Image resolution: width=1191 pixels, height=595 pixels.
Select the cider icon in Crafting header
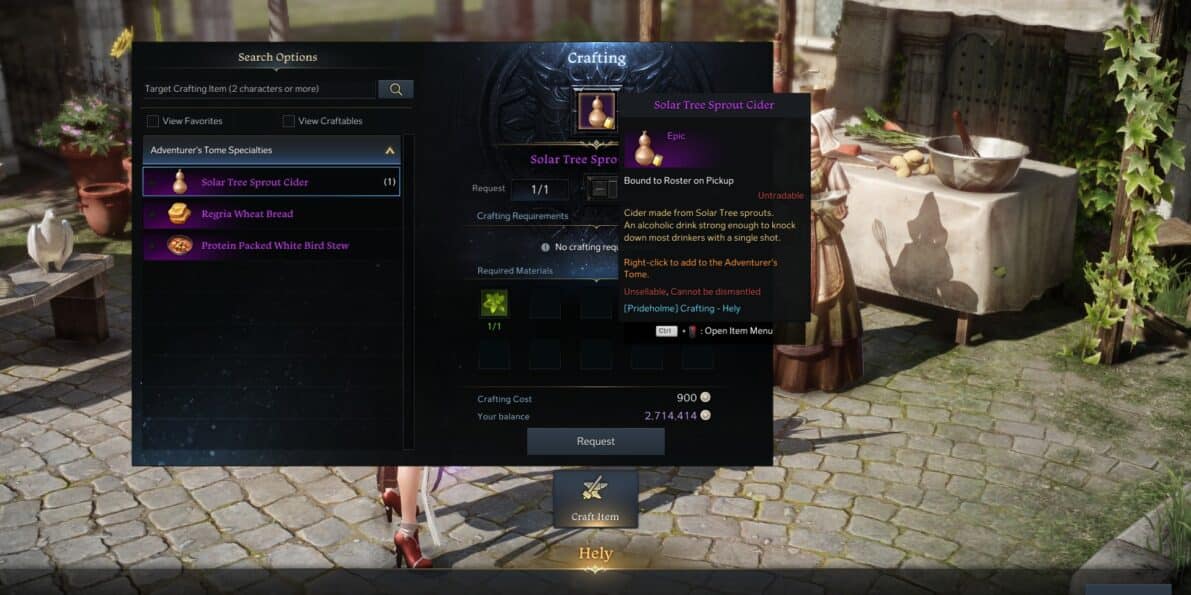click(x=597, y=112)
